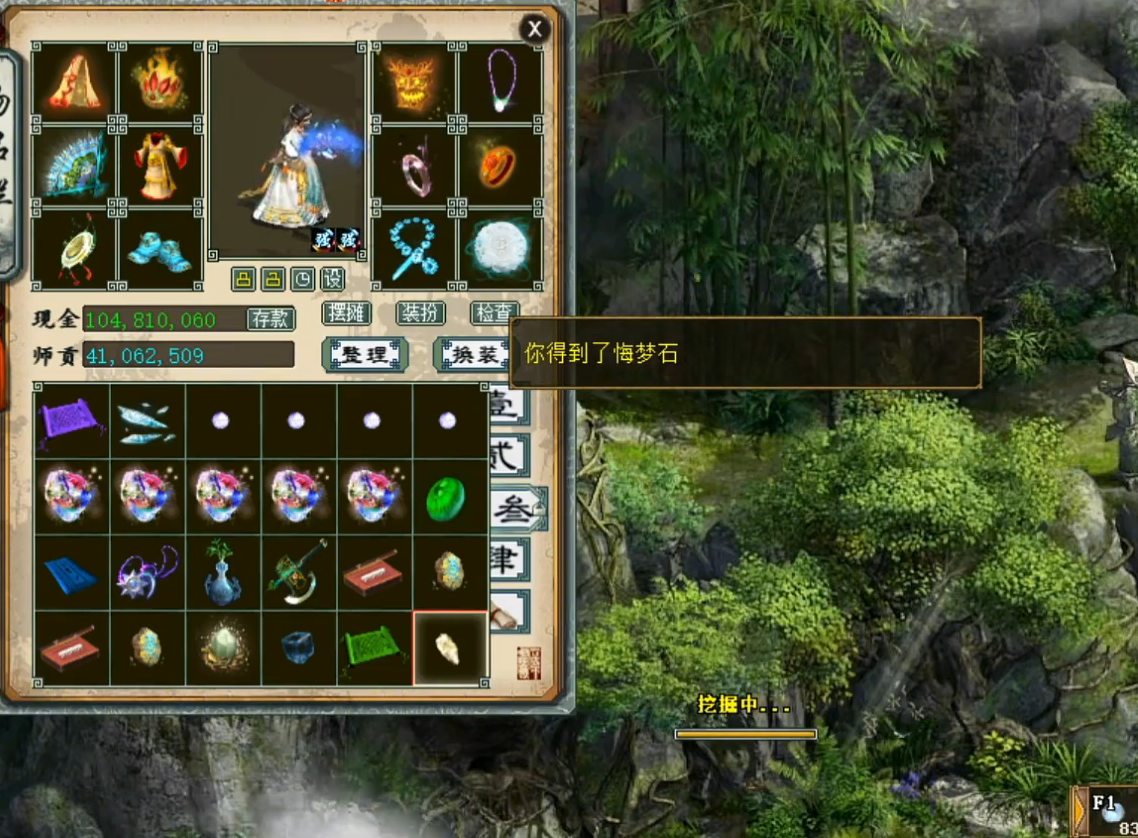The height and width of the screenshot is (838, 1138).
Task: Switch to bag tab 贰
Action: 507,456
